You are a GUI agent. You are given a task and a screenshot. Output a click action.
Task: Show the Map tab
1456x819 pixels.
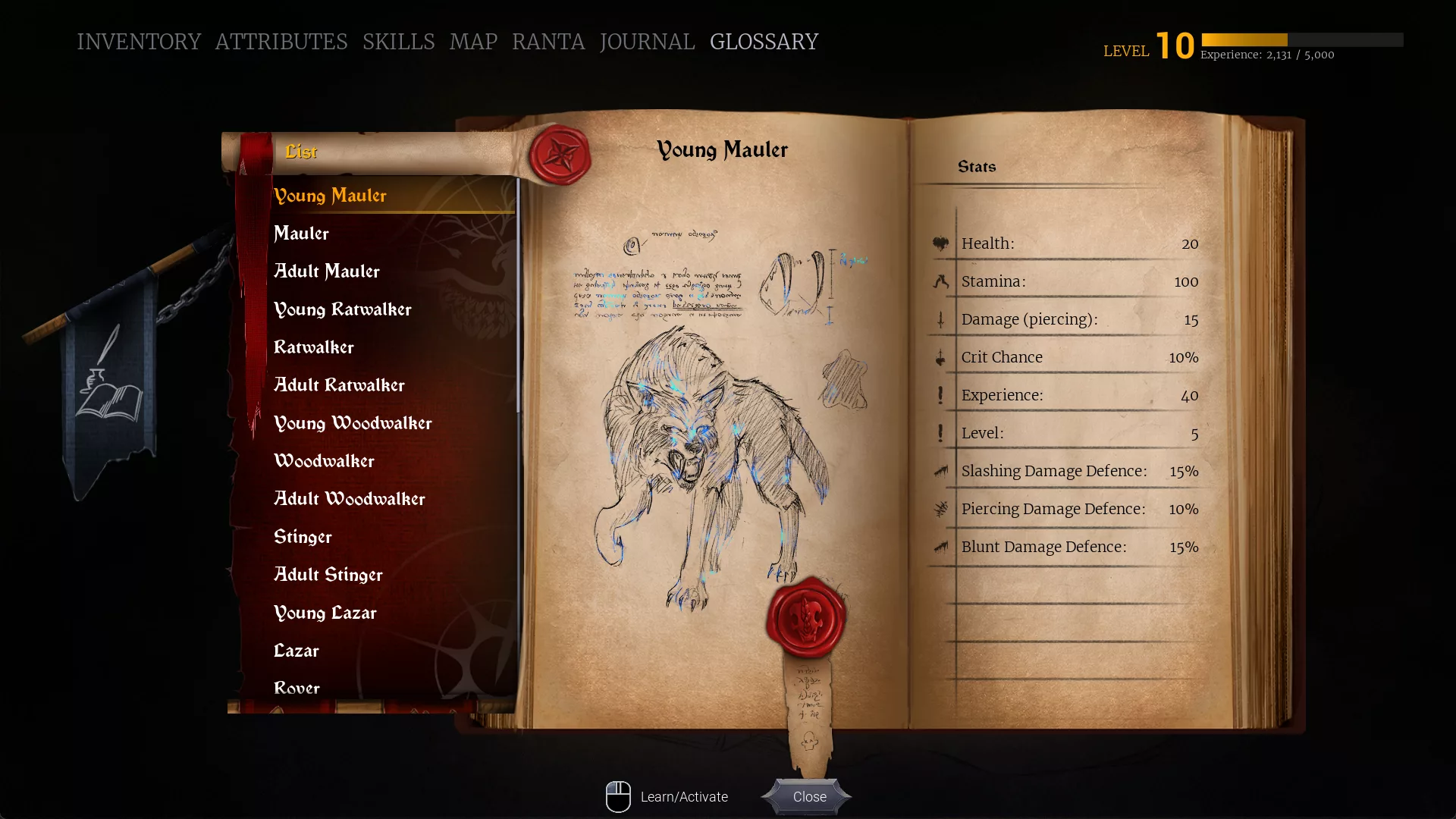point(473,42)
